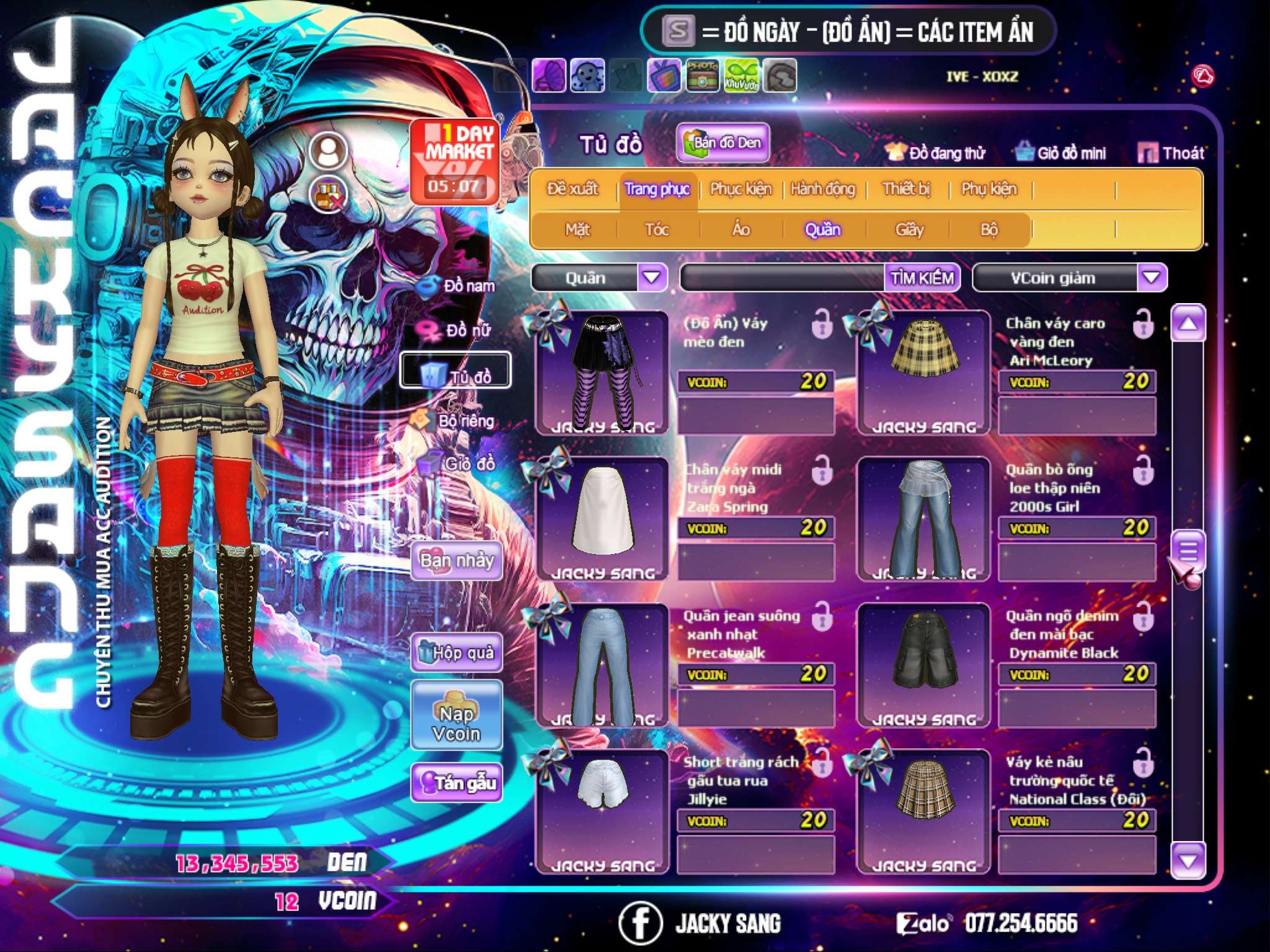The width and height of the screenshot is (1270, 952).
Task: Pick the Quần ngố denim đen shorts
Action: [x=923, y=664]
